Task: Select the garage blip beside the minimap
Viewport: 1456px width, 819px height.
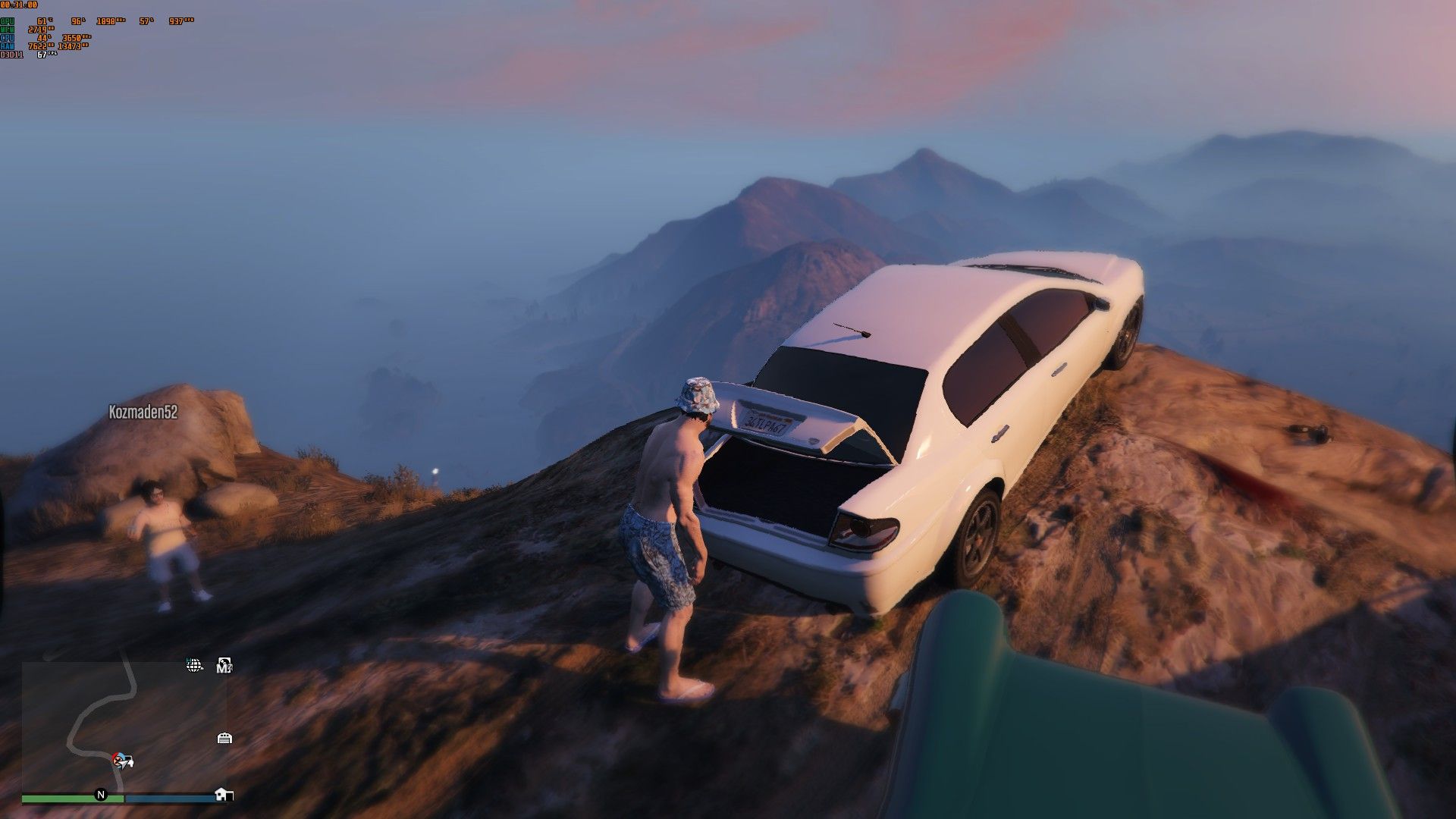Action: click(224, 738)
